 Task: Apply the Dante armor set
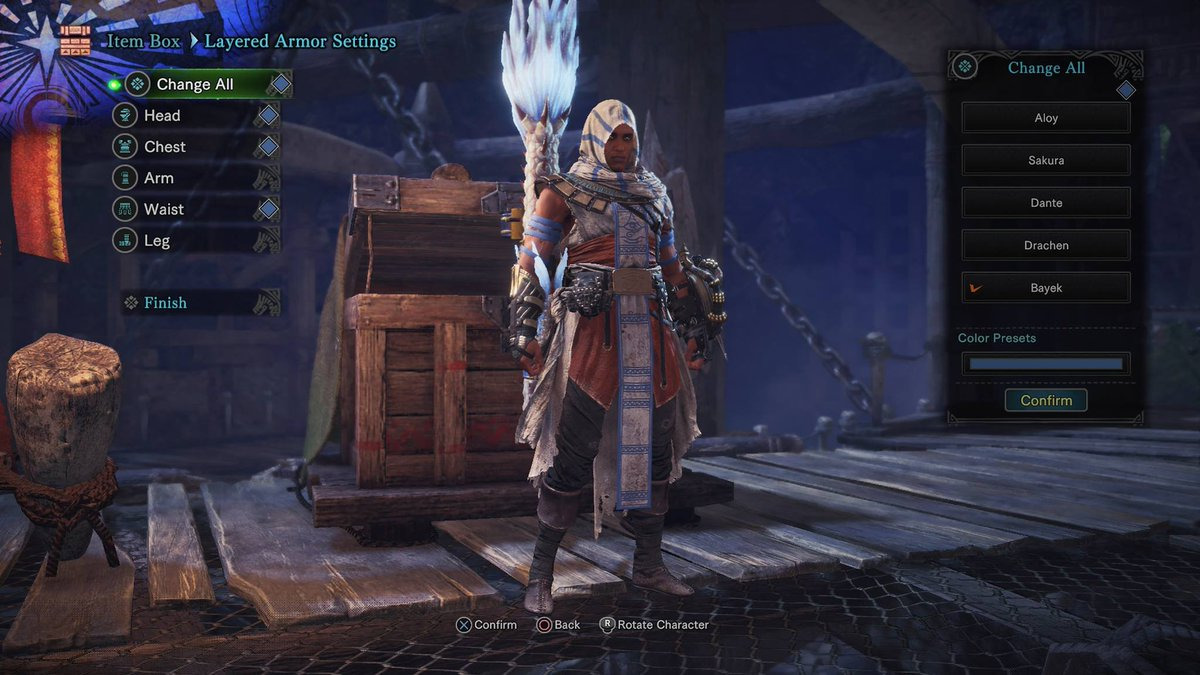tap(1046, 203)
